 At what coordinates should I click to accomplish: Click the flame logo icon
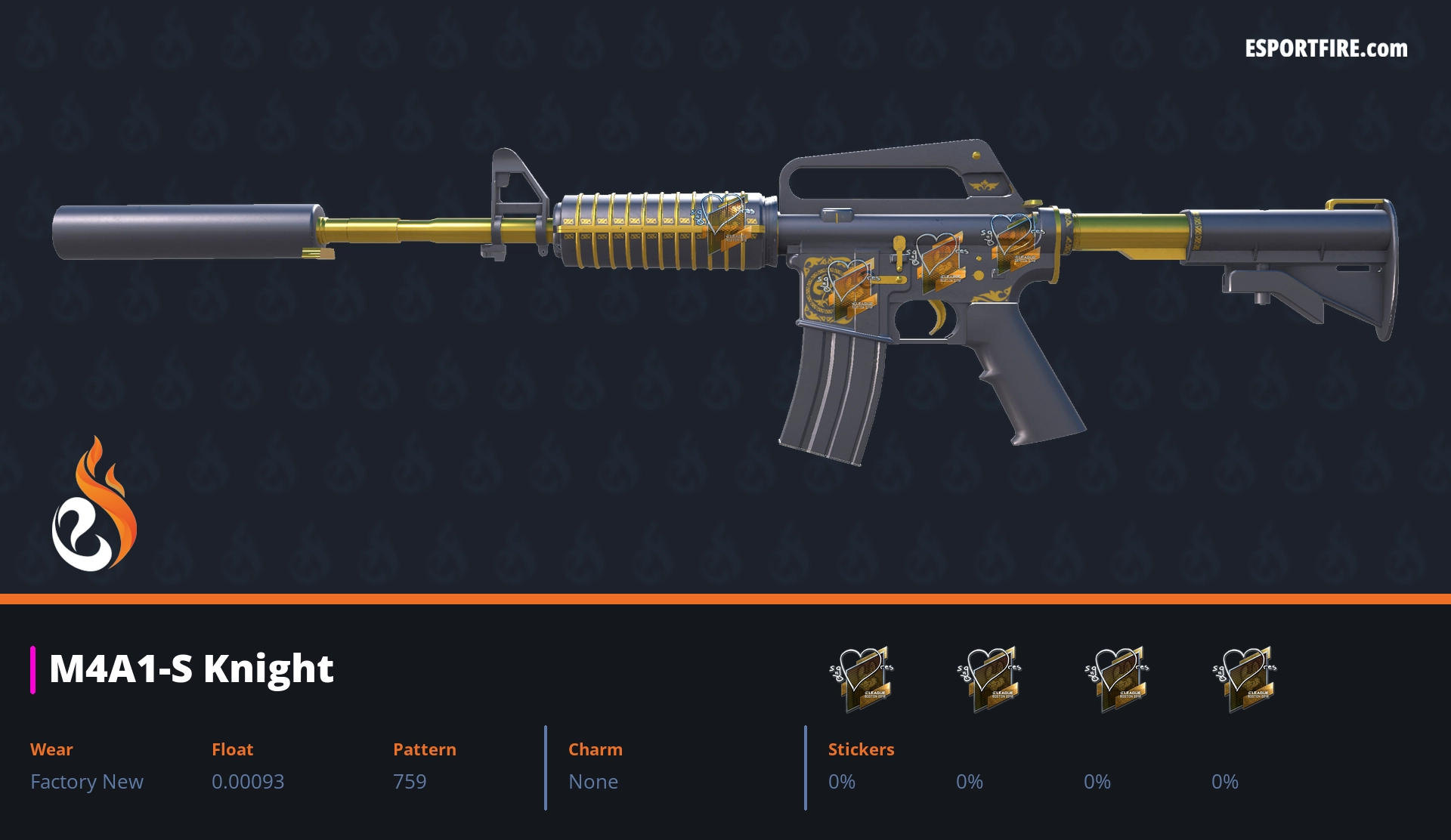click(94, 505)
